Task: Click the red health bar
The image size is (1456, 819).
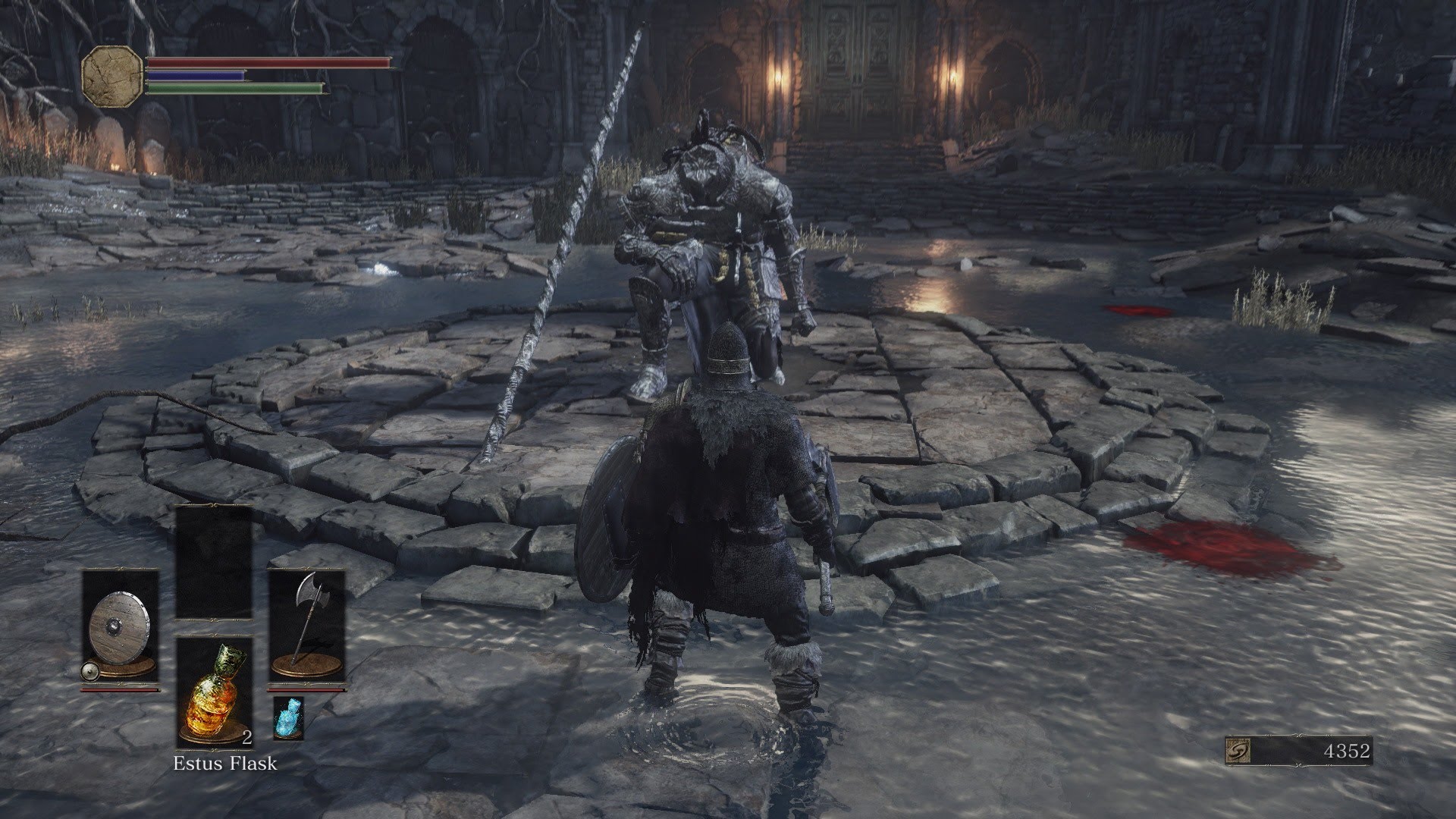Action: [x=265, y=64]
